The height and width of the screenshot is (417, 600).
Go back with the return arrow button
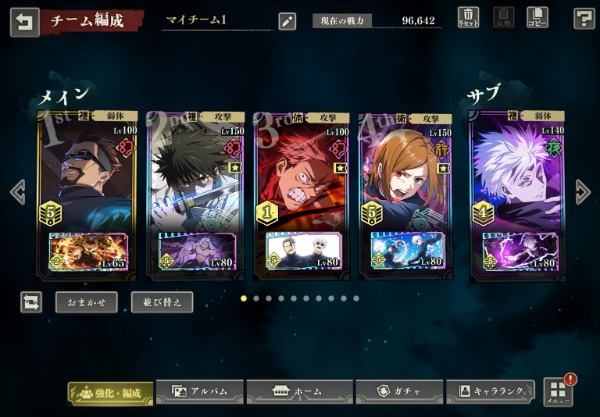24,21
